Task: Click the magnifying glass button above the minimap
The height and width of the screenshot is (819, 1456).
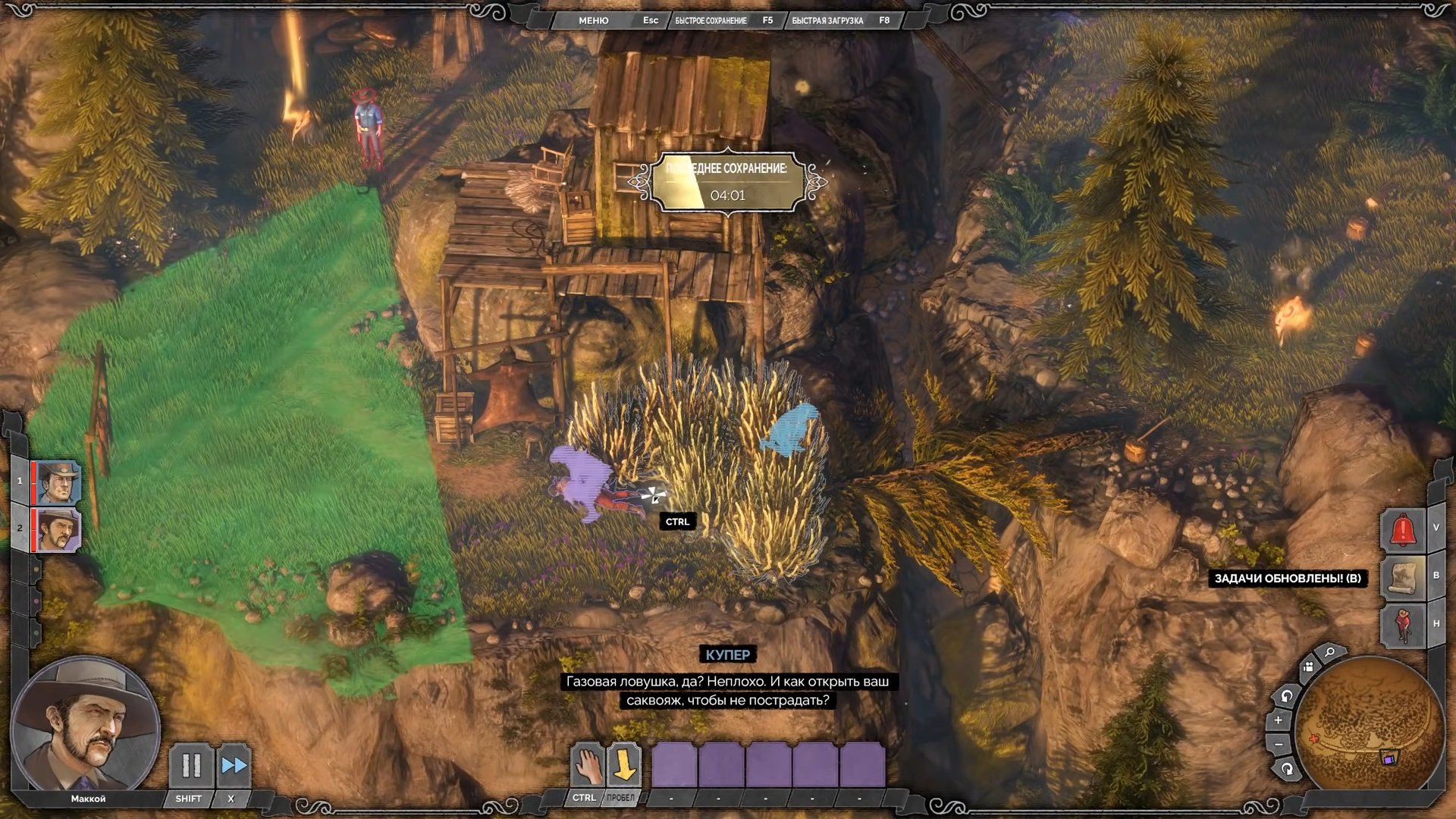Action: click(1329, 652)
